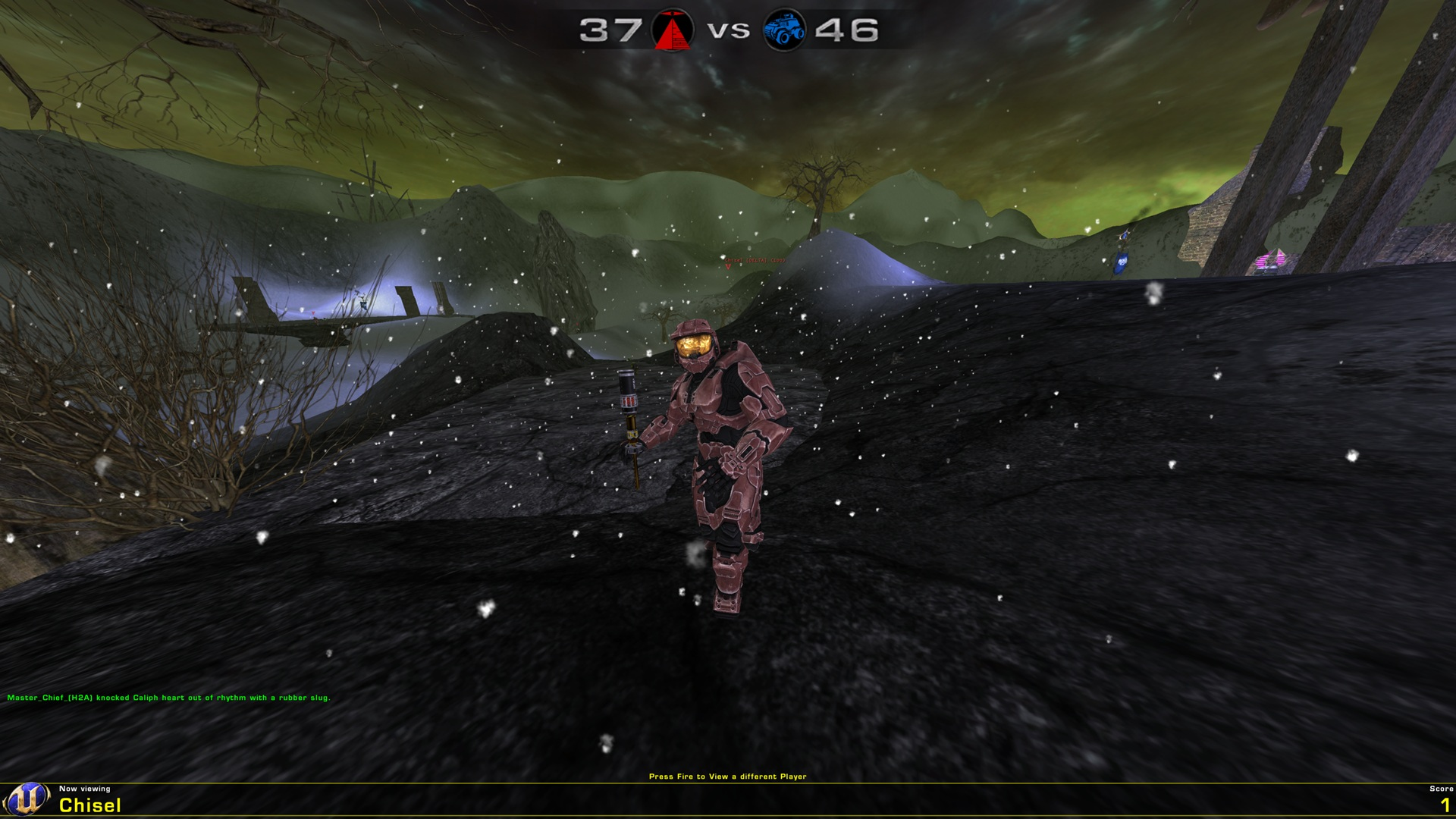Screen dimensions: 1456x819
Task: Click Press Fire to View a different Player
Action: pyautogui.click(x=727, y=777)
